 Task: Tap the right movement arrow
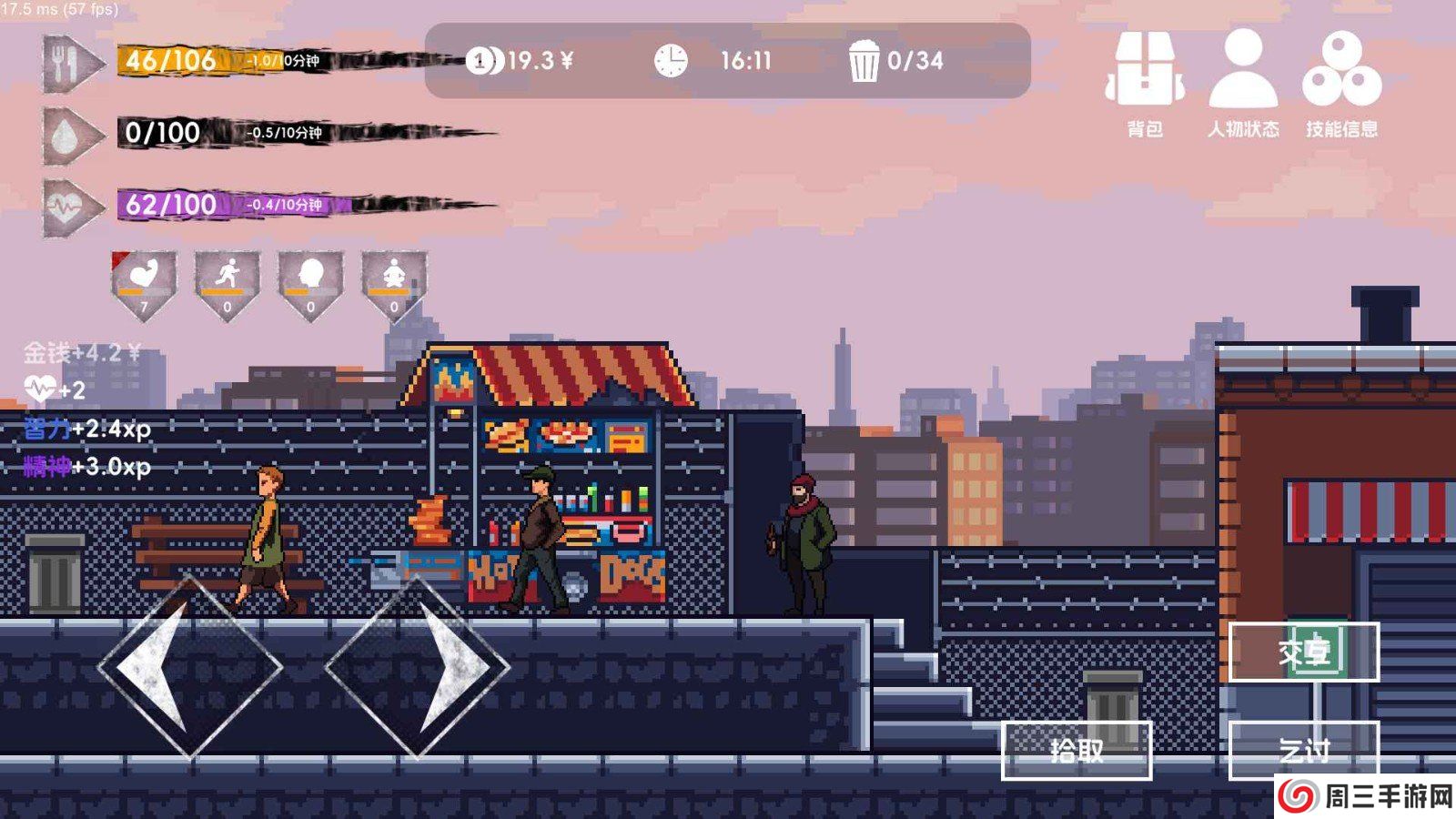click(x=418, y=667)
